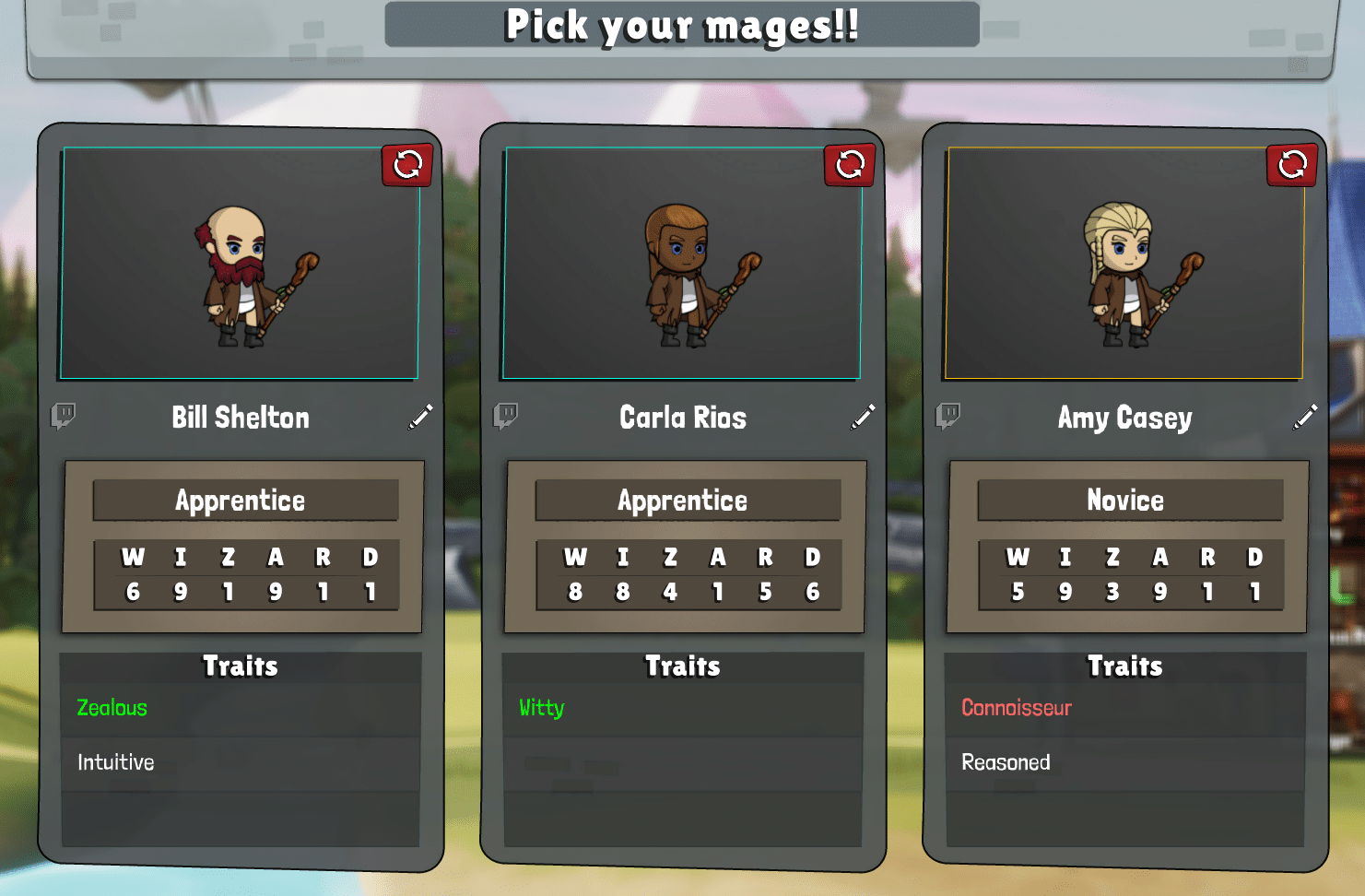Click the Twitch icon on Amy Casey's card
The image size is (1365, 896).
[x=950, y=413]
